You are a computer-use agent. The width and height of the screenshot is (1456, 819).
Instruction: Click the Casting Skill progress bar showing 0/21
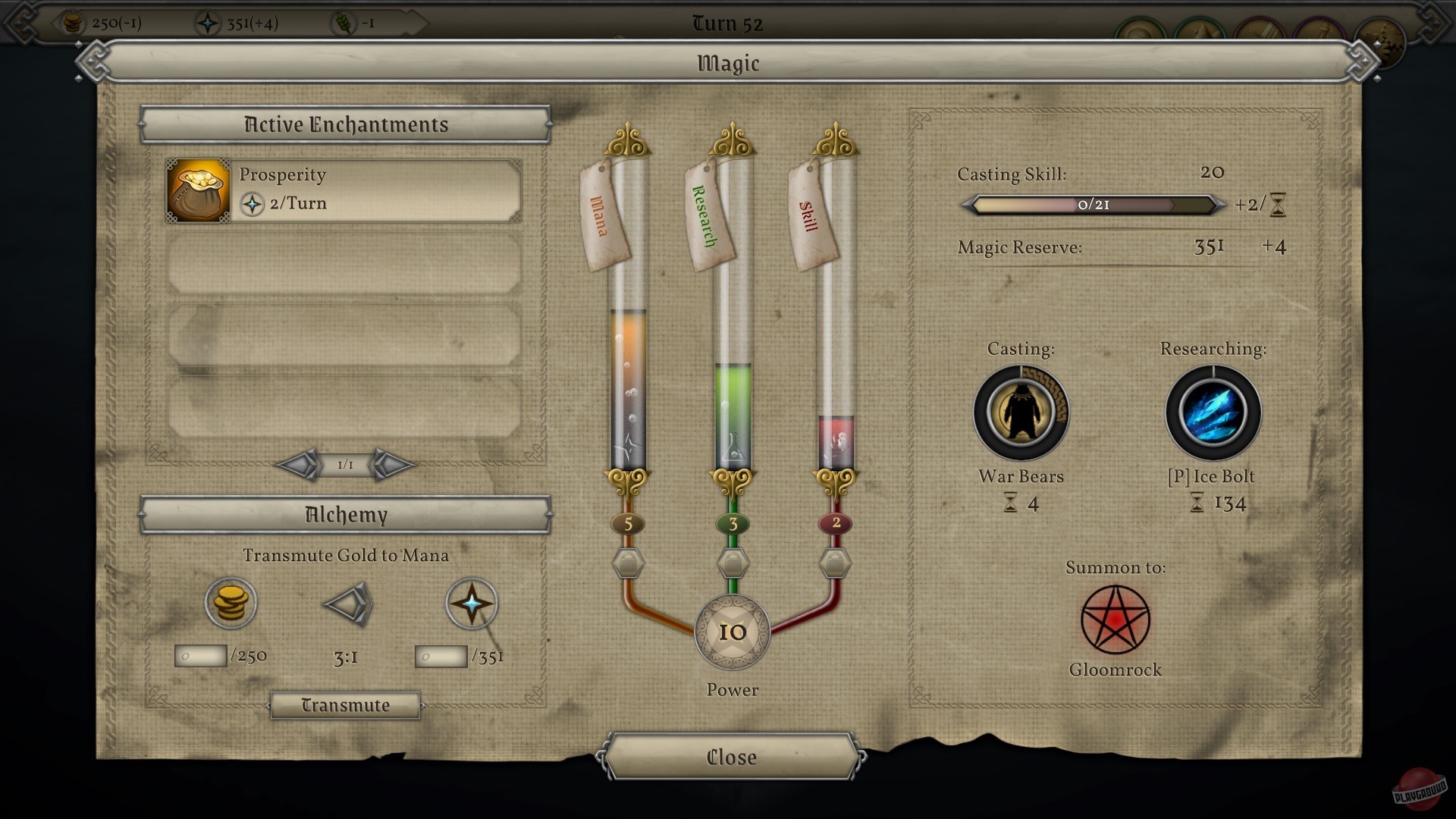pyautogui.click(x=1092, y=205)
